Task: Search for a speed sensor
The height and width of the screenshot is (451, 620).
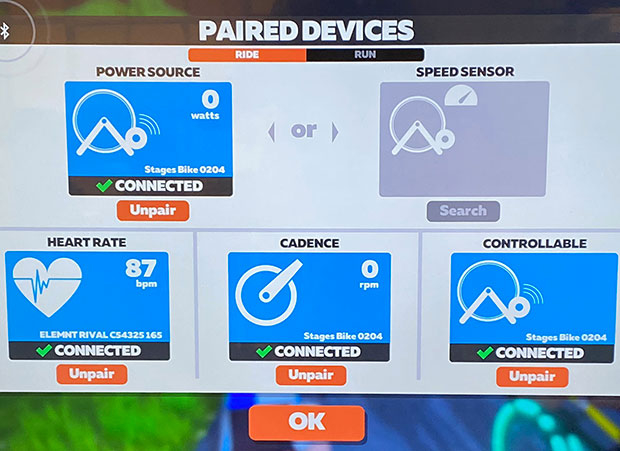Action: [463, 211]
